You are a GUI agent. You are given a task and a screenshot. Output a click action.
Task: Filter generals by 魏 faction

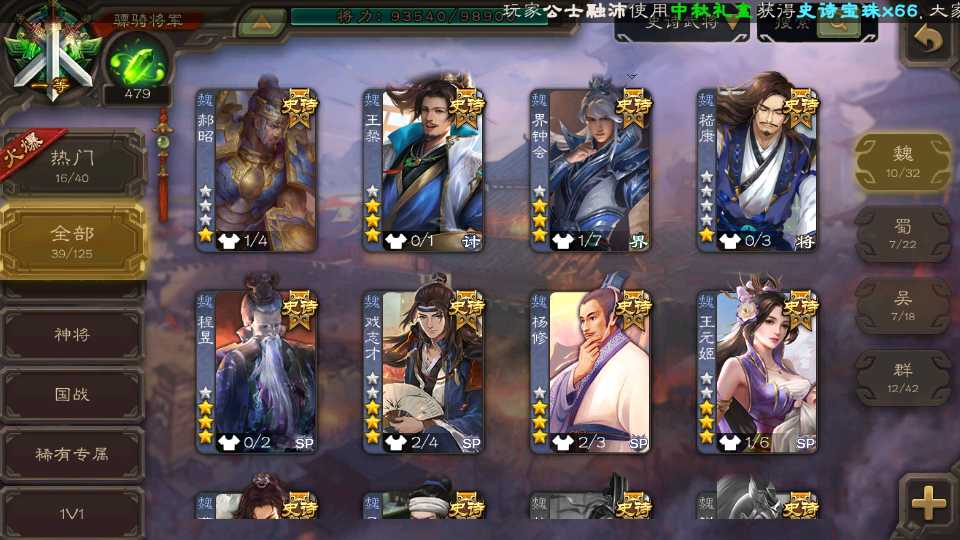(x=903, y=161)
